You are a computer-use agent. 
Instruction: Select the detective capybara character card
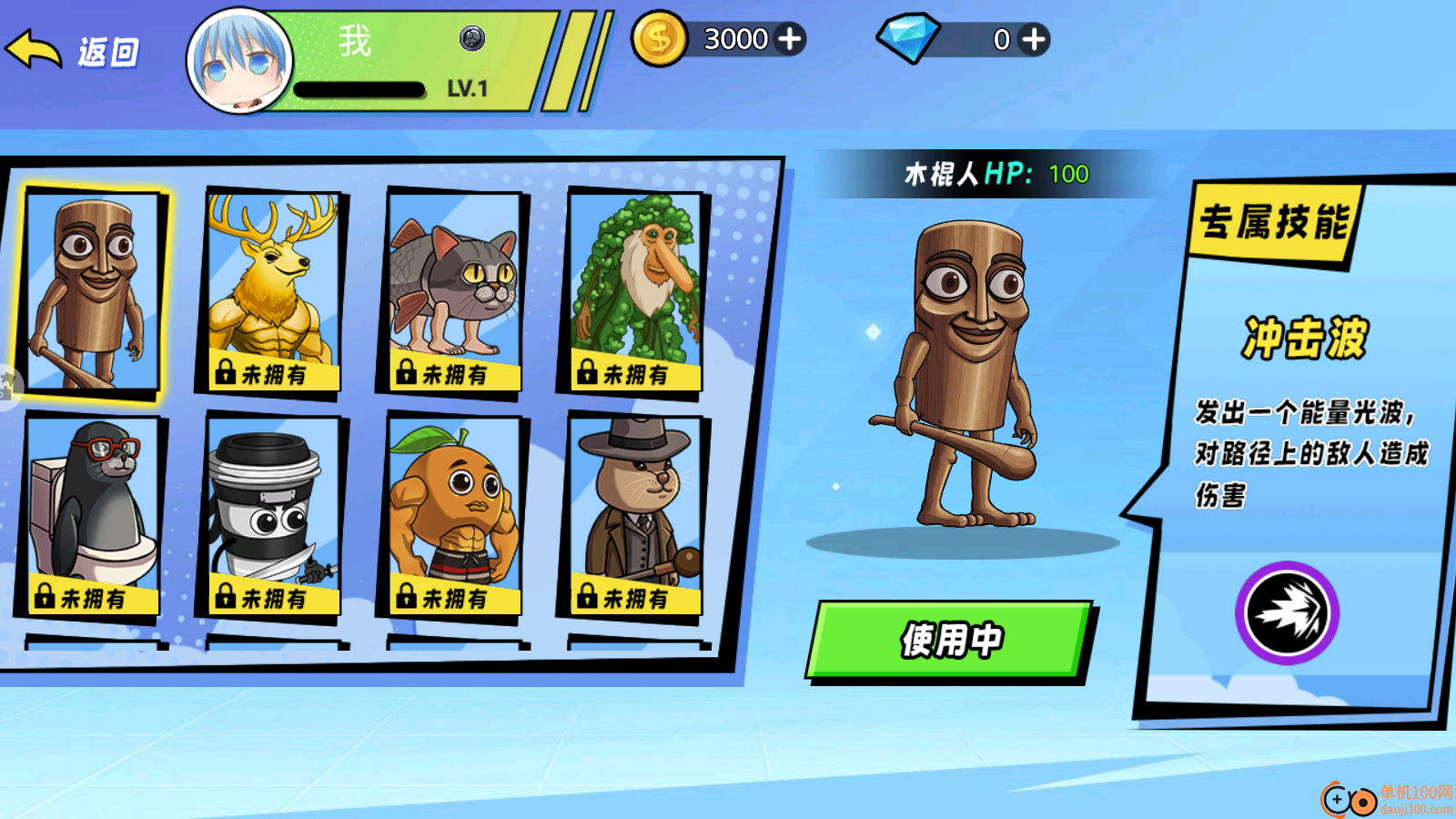(634, 514)
